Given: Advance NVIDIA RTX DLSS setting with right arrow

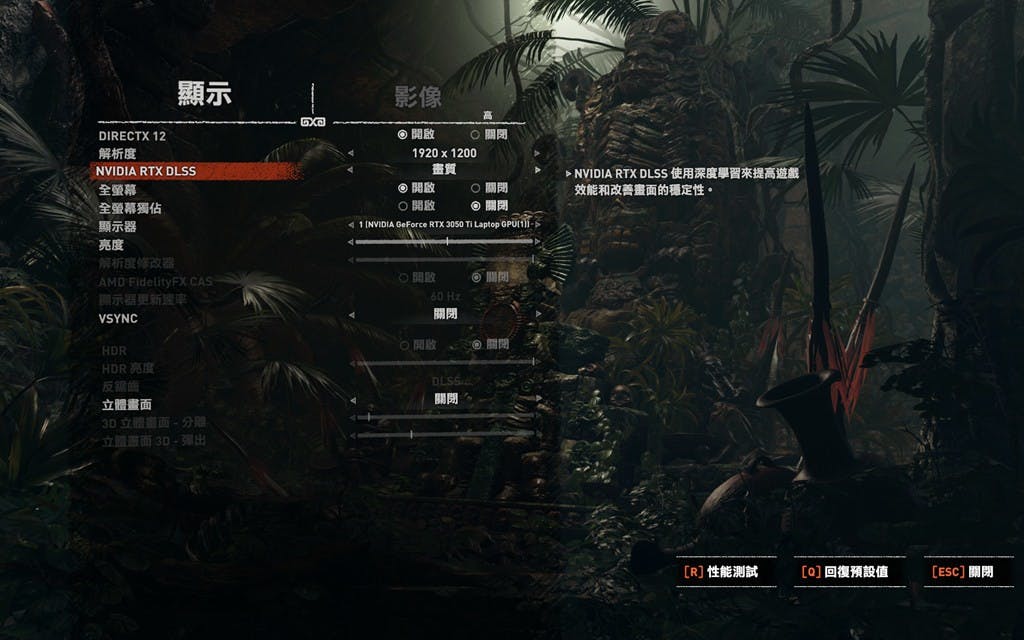Looking at the screenshot, I should 537,171.
